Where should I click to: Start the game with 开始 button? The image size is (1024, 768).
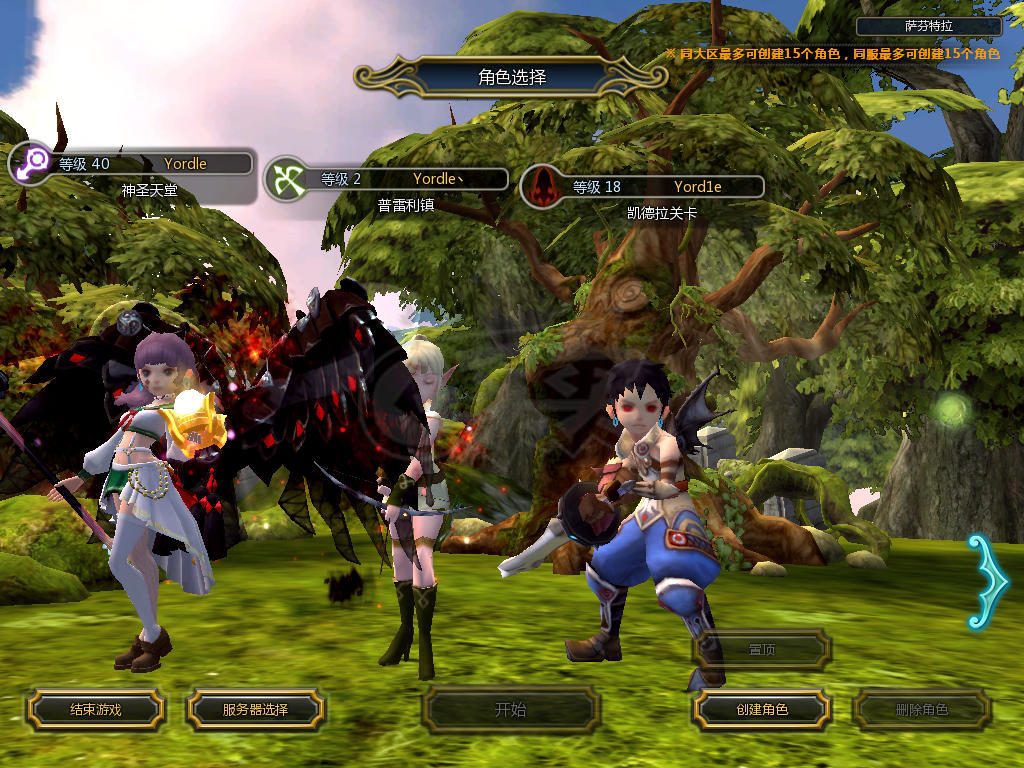pyautogui.click(x=510, y=710)
